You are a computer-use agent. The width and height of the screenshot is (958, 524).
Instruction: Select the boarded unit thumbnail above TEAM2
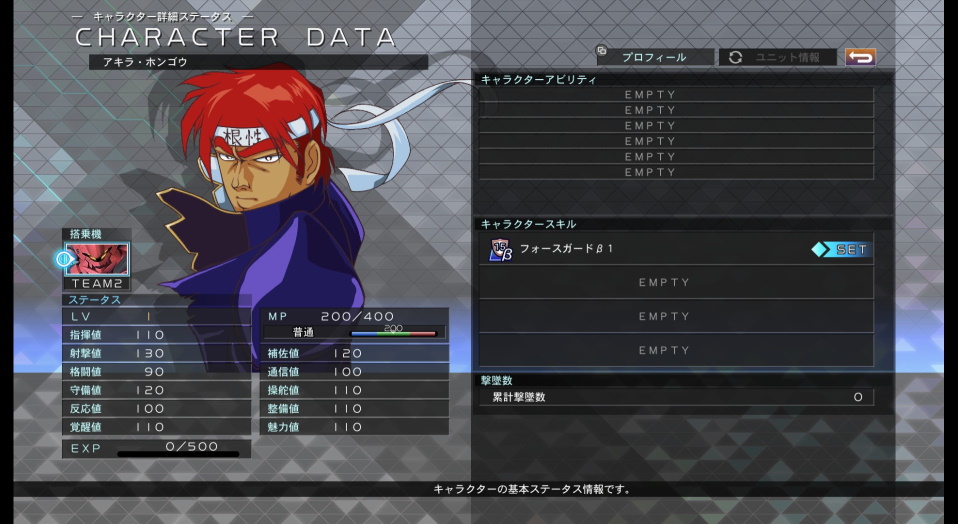pyautogui.click(x=97, y=259)
